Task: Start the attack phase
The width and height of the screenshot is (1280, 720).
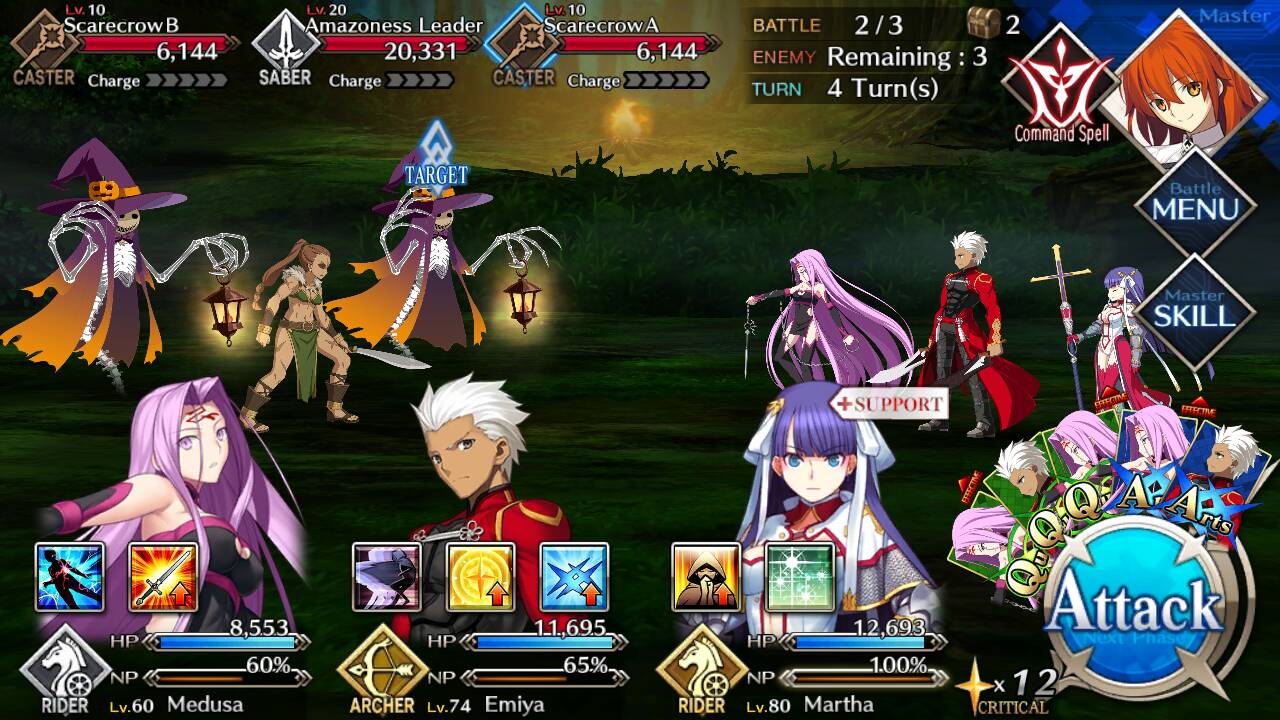Action: 1137,610
